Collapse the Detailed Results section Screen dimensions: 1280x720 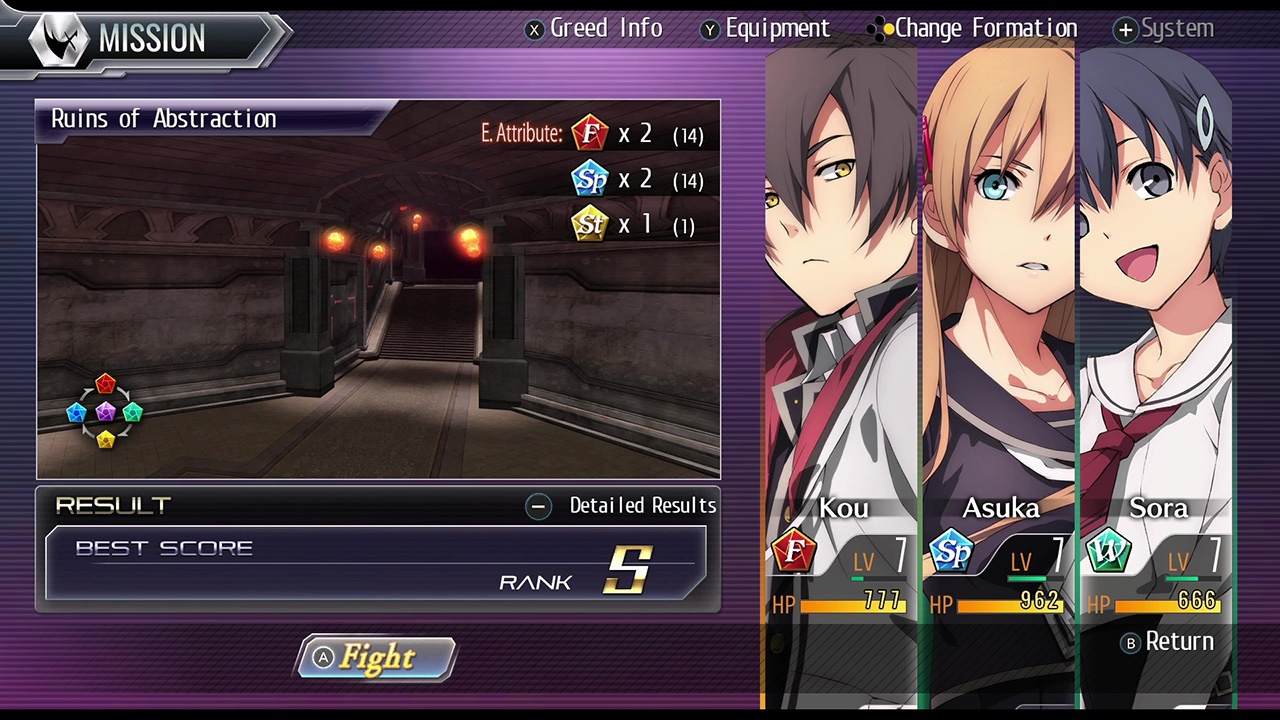pos(538,506)
